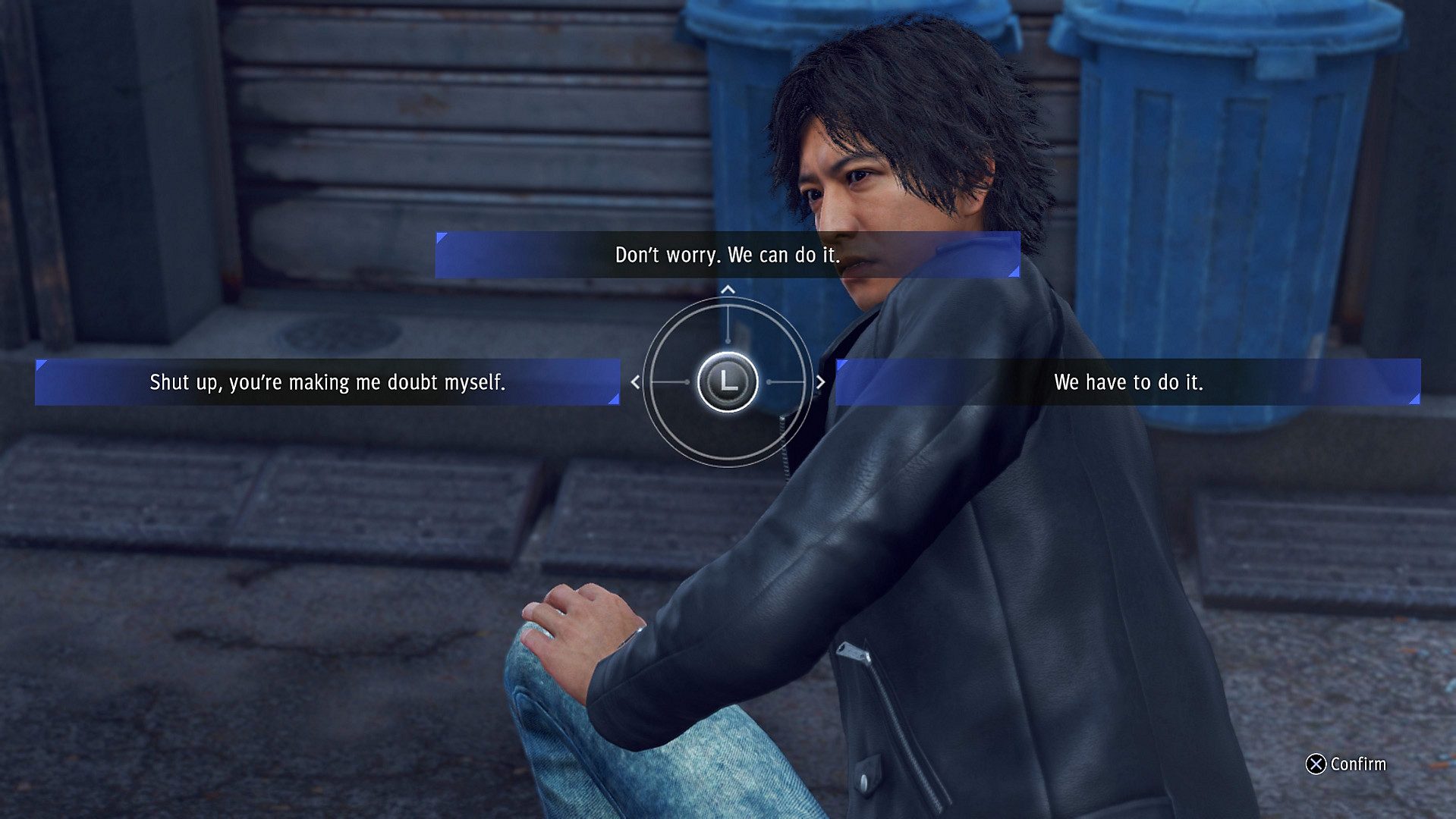Choose the response 'Don't worry. We can do it.'

(725, 256)
